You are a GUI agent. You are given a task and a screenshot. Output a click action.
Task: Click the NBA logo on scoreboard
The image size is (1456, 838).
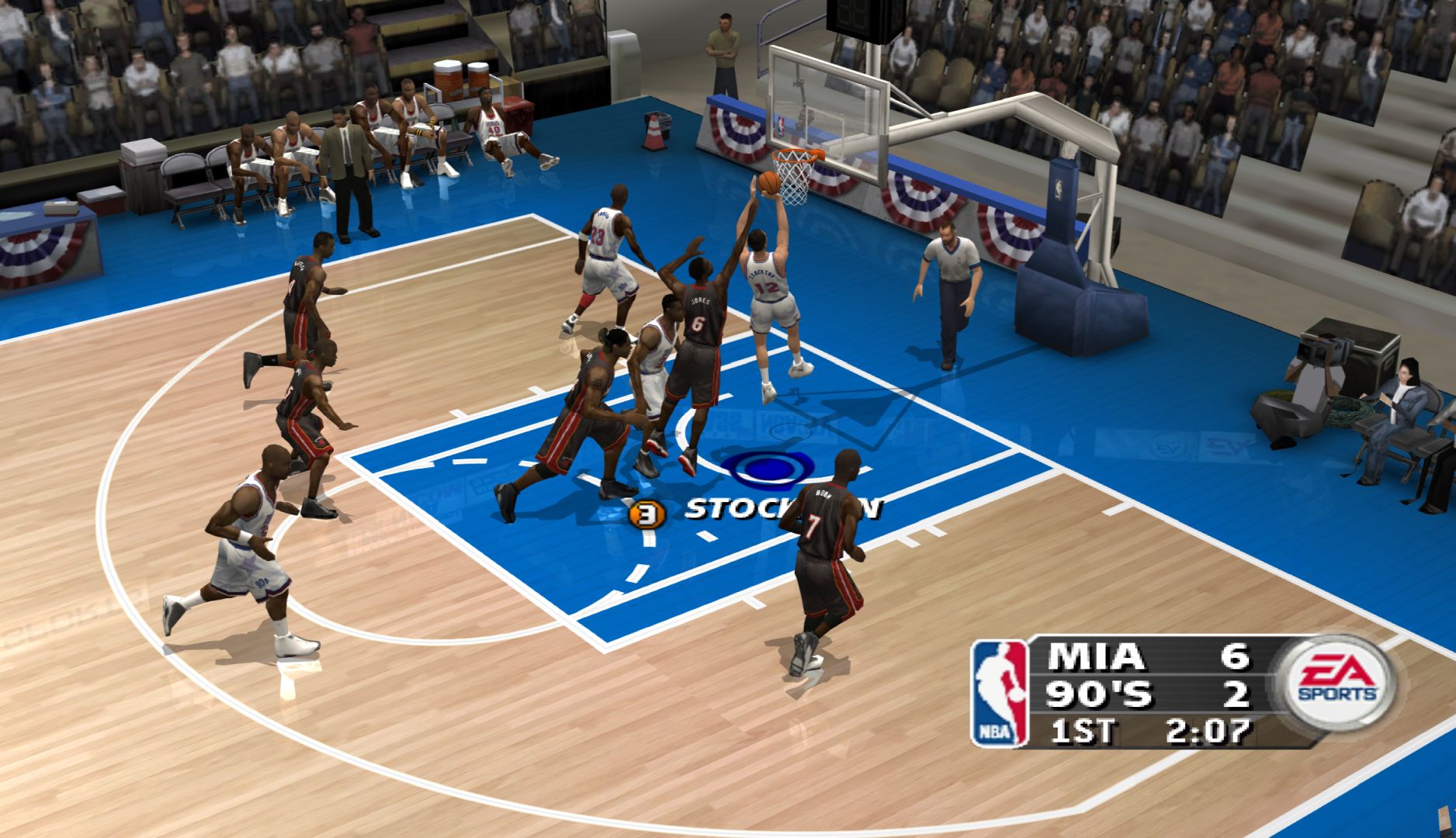(998, 694)
